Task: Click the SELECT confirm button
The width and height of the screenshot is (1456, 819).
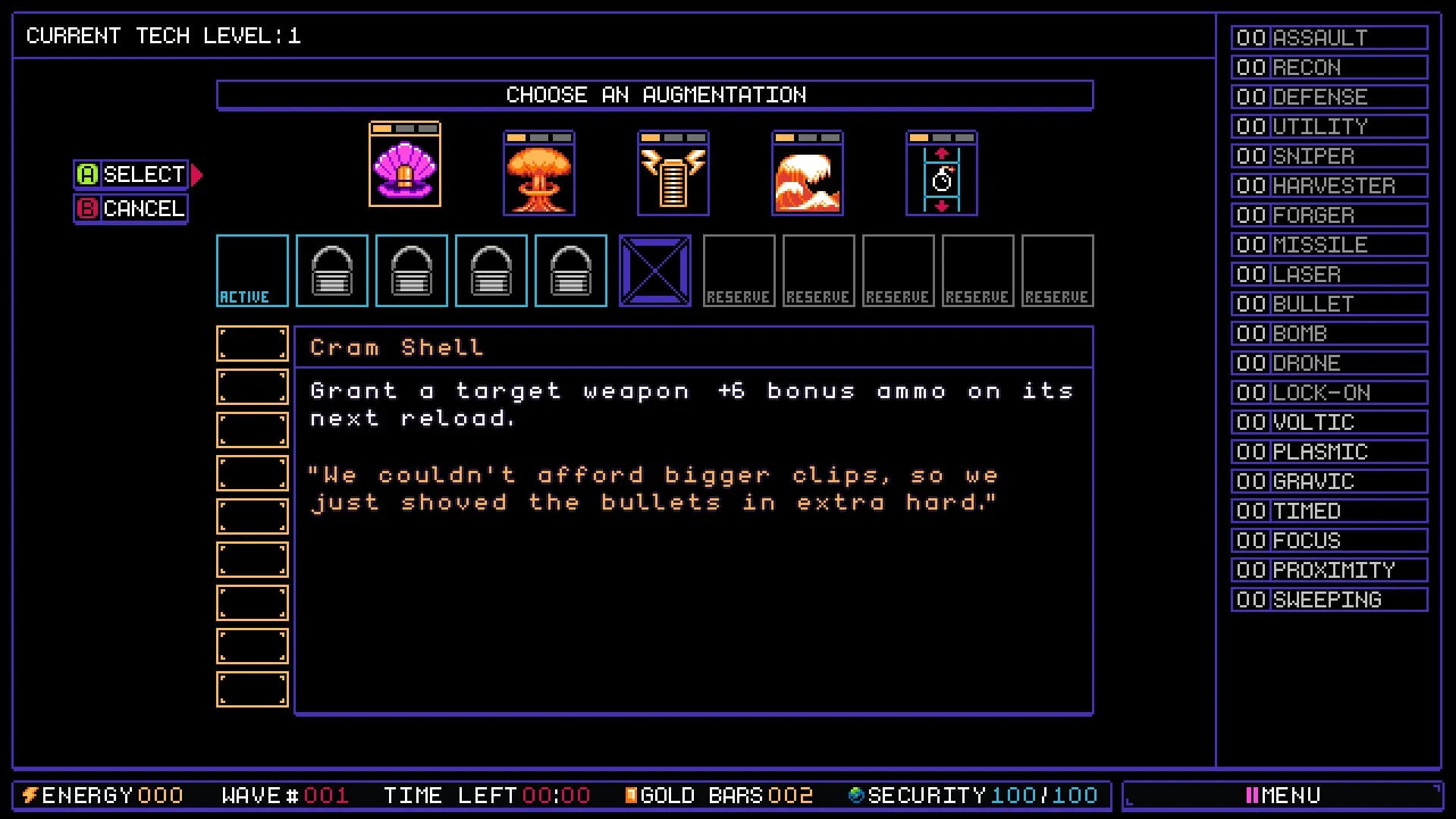Action: pos(131,174)
